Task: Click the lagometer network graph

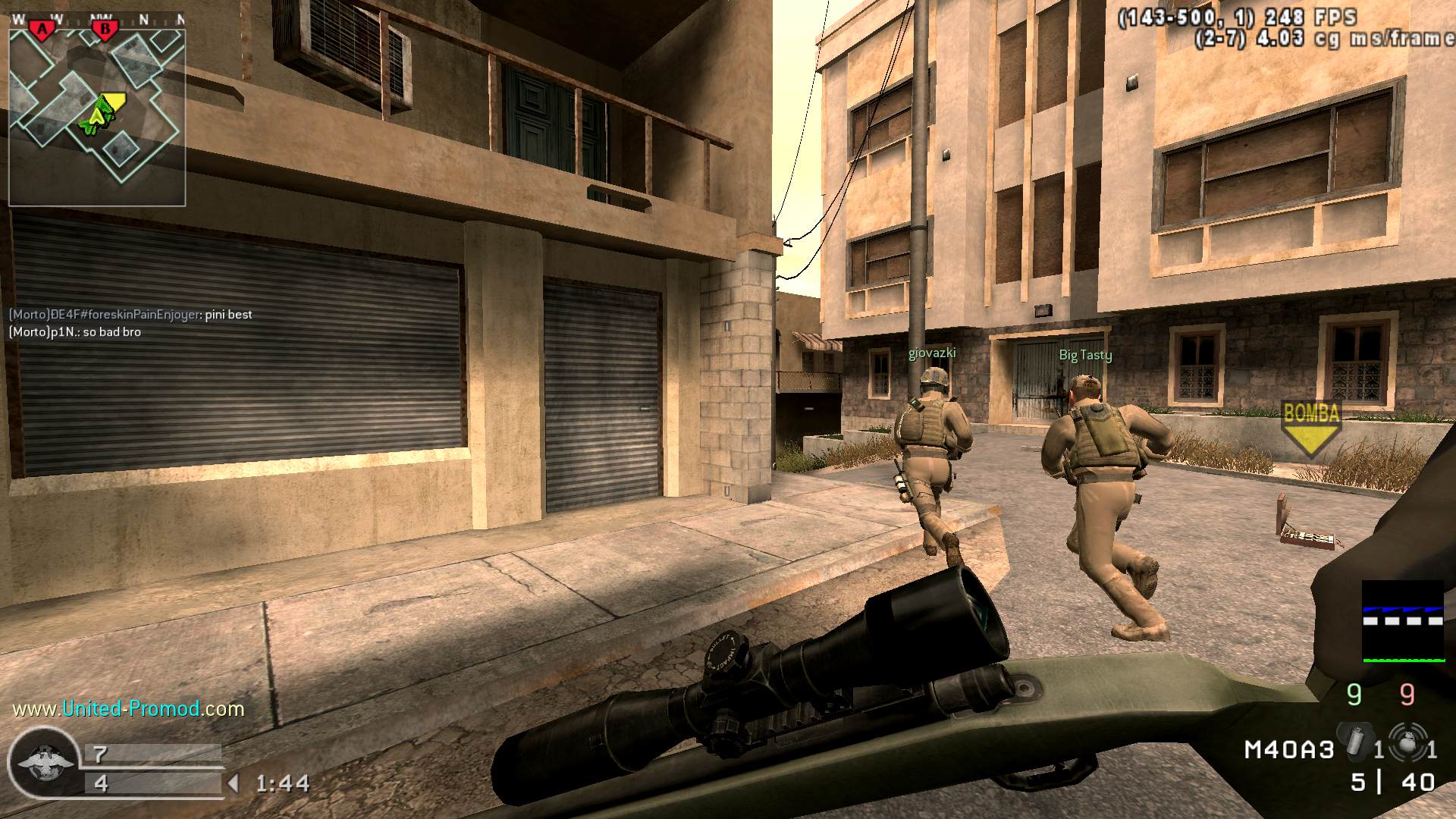Action: (1402, 622)
